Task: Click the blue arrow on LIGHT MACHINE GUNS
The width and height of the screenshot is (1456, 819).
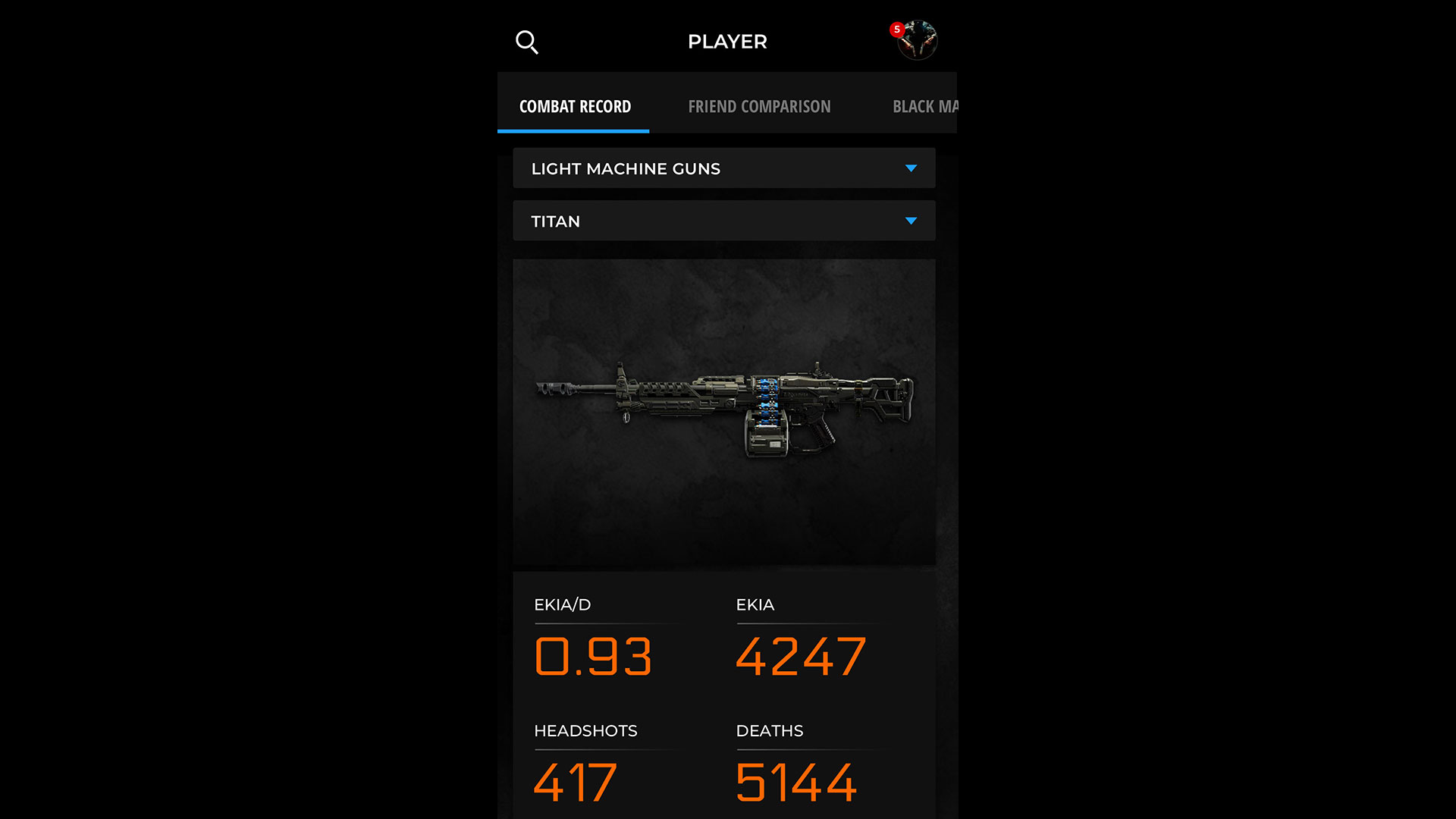Action: coord(912,168)
